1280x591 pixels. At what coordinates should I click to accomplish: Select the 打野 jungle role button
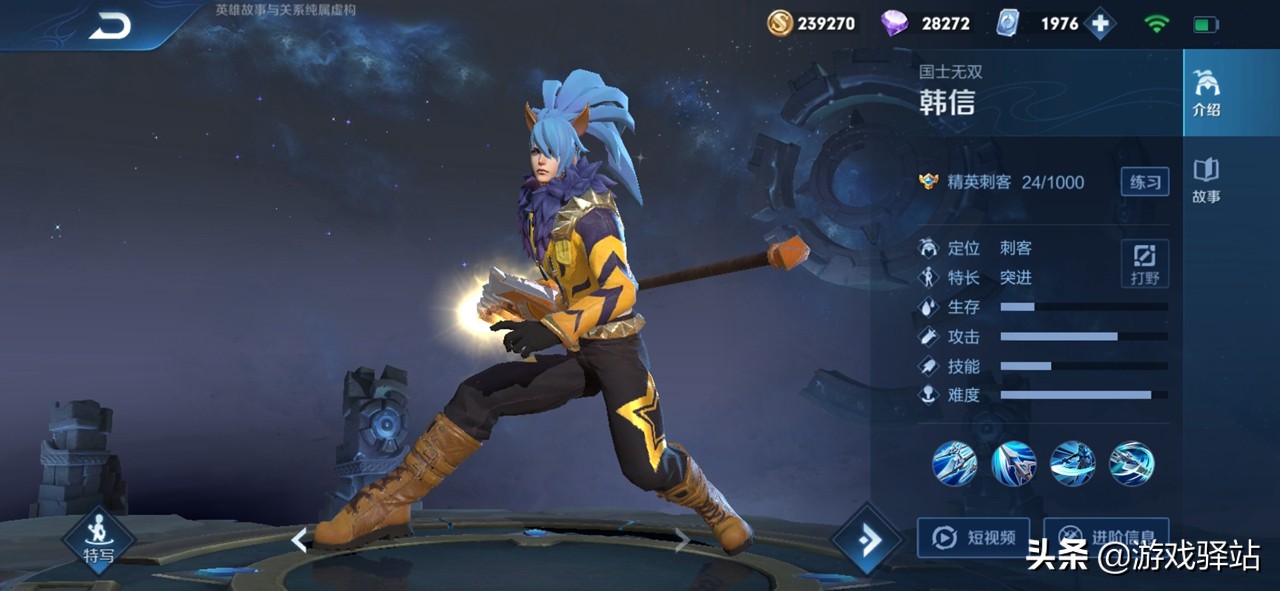[1145, 264]
